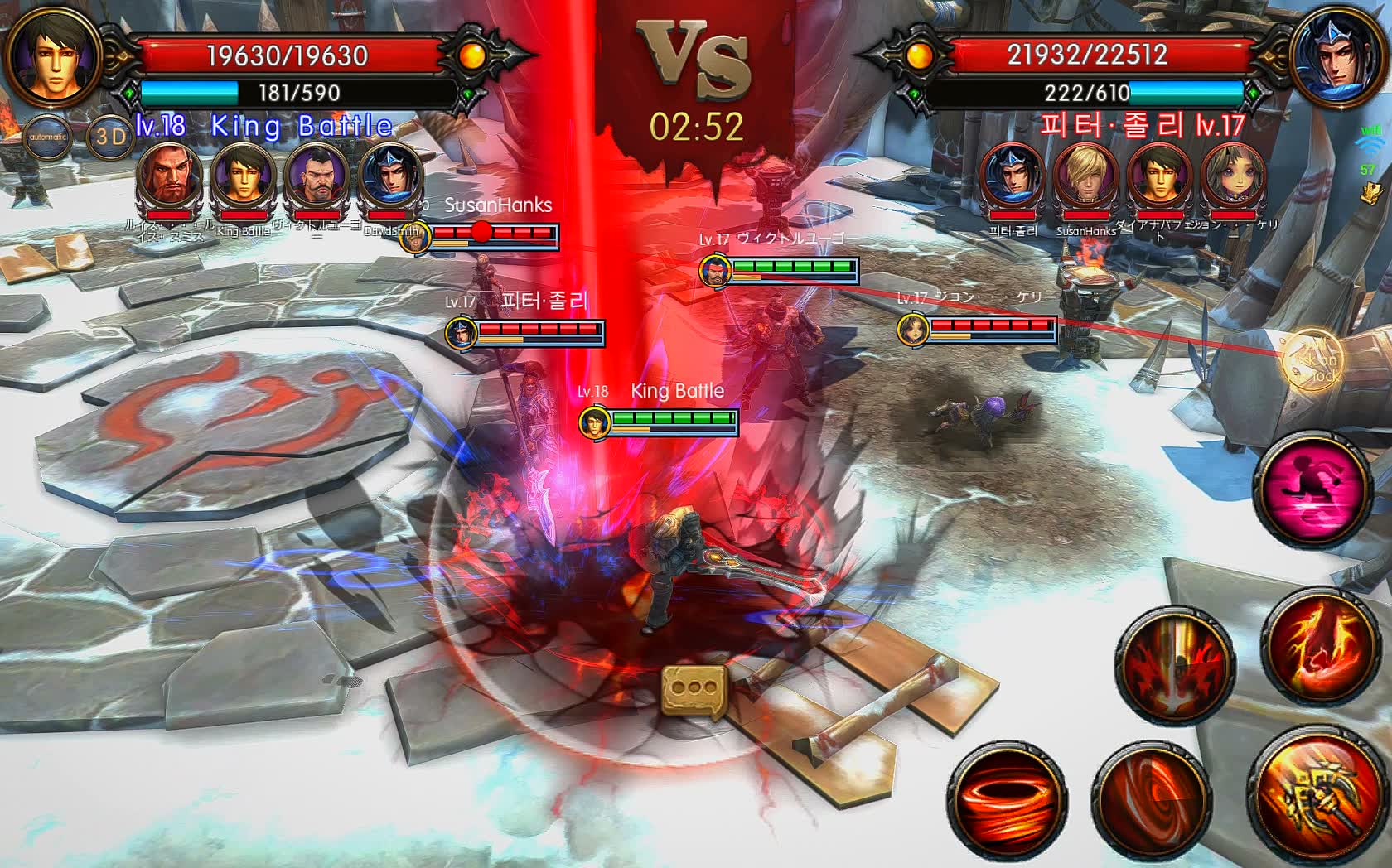Click DavidSmith's team portrait
Viewport: 1392px width, 868px height.
click(x=393, y=176)
